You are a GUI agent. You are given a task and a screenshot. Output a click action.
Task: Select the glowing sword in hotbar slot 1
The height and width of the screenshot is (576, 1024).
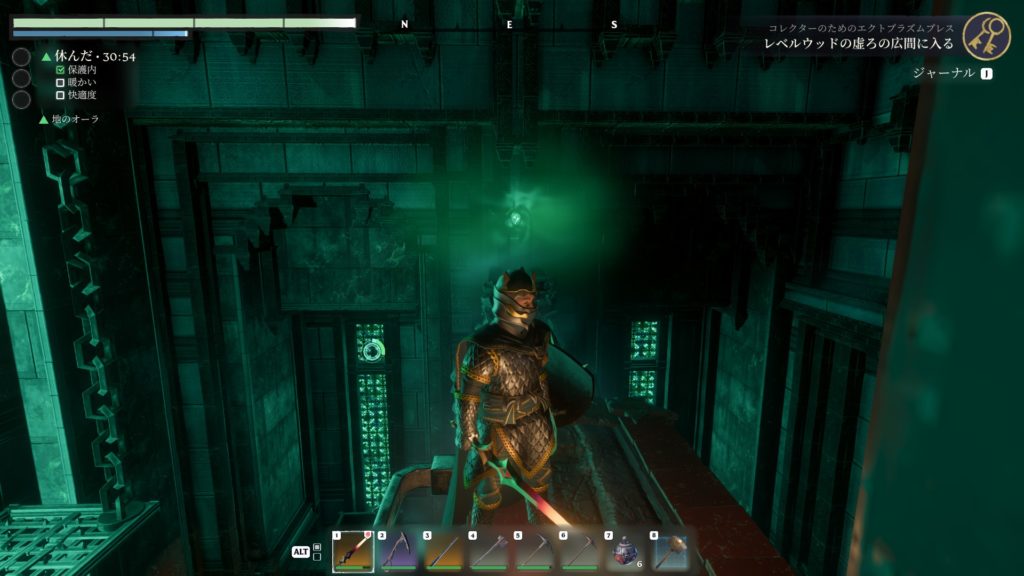pos(353,552)
